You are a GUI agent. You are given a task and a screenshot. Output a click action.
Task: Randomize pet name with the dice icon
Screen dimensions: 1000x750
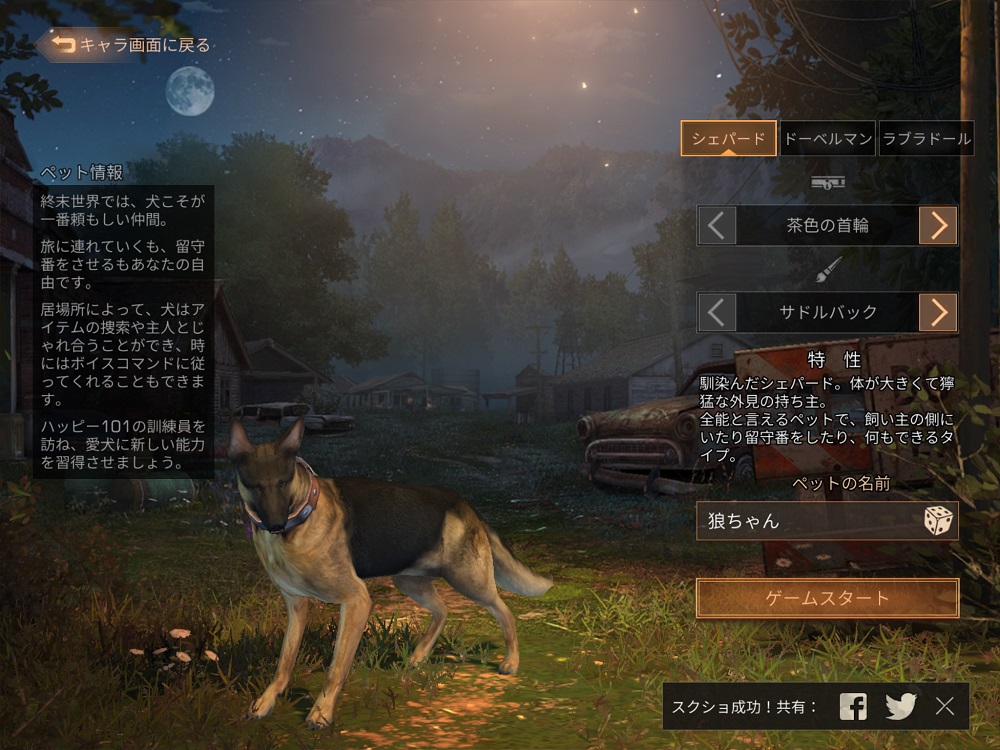pos(938,521)
